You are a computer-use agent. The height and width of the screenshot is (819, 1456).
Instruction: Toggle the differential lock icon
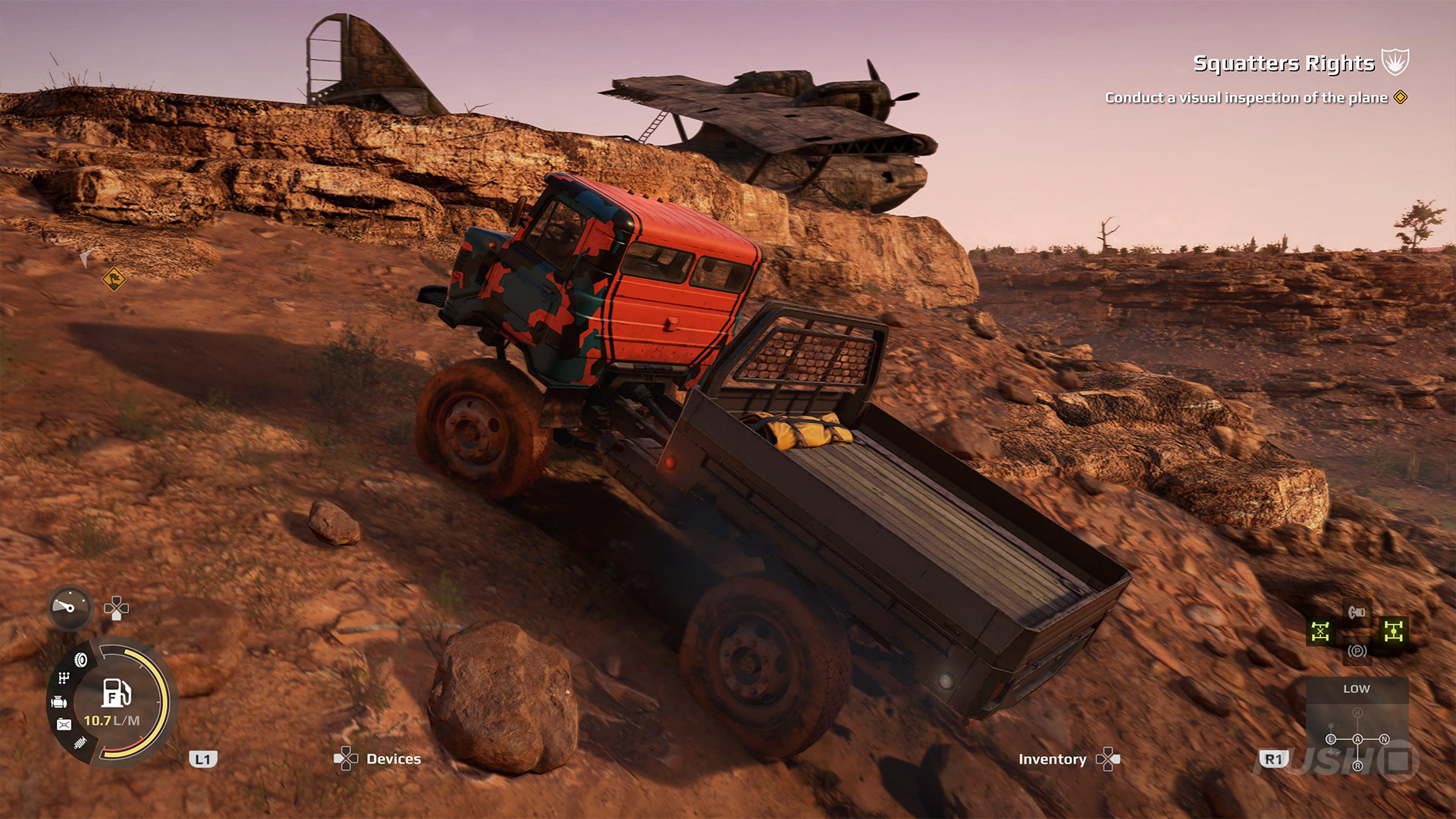point(1320,632)
